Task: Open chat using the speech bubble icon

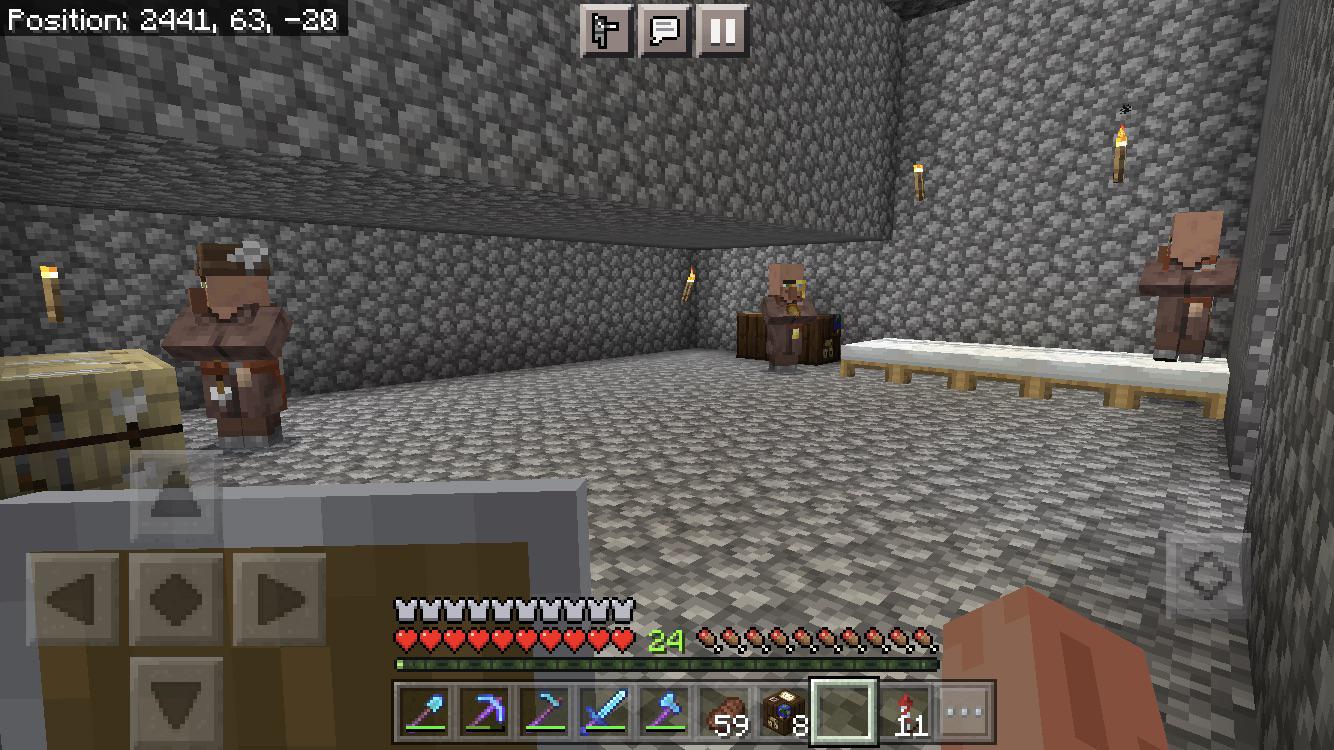Action: click(662, 30)
